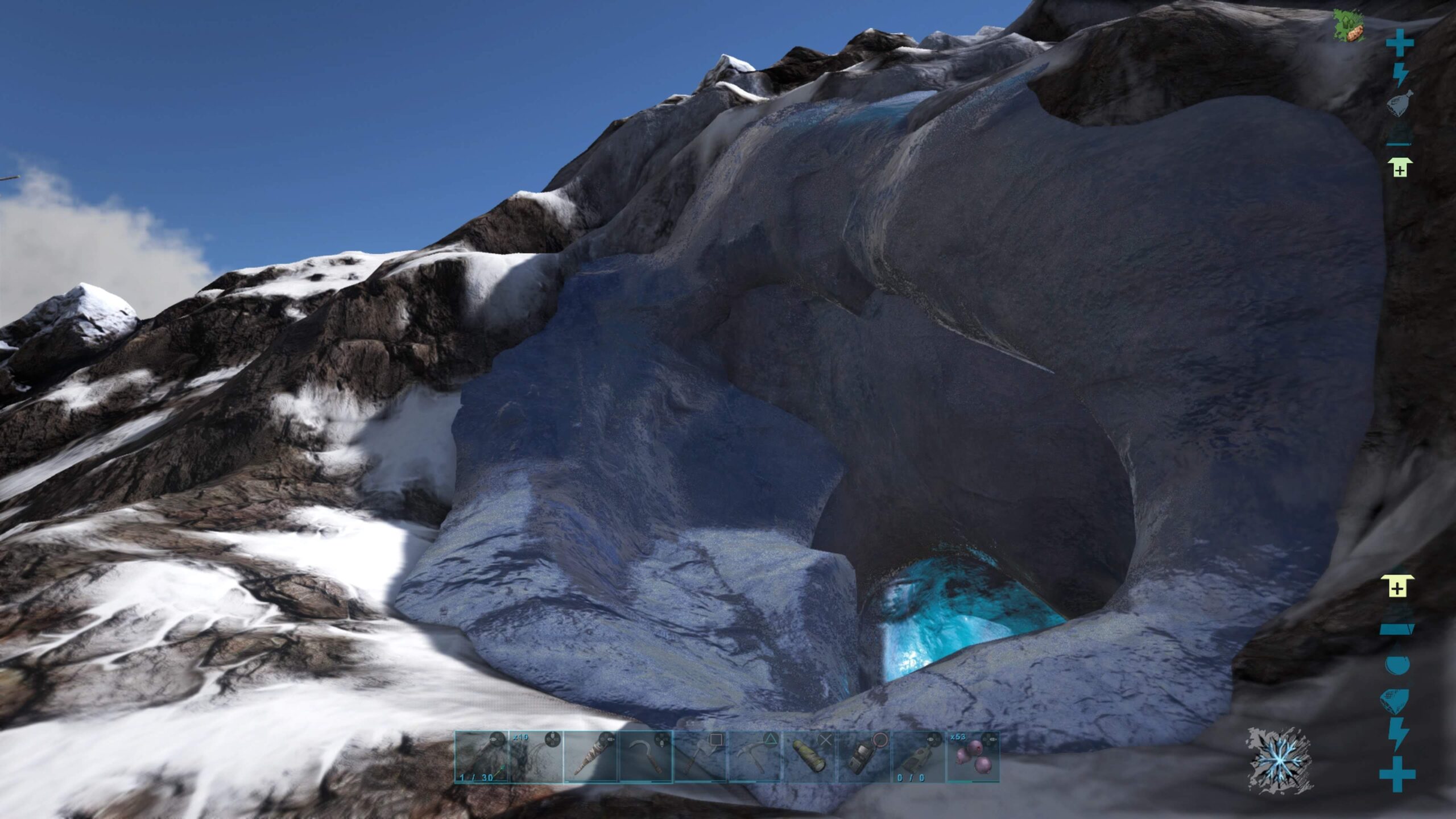Use the yellow-green canister hotbar item
This screenshot has height=819, width=1456.
809,756
